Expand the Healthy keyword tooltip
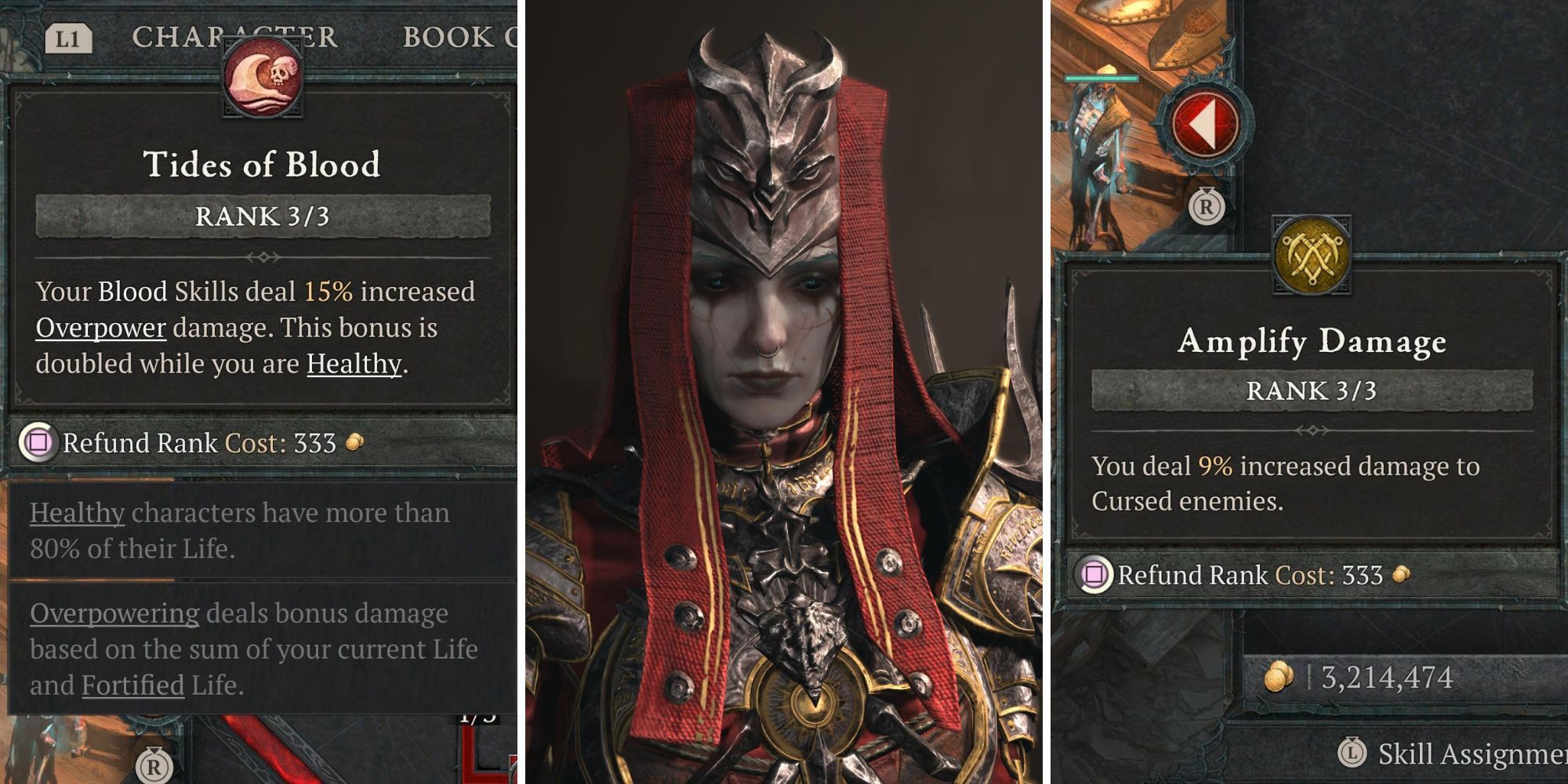1568x784 pixels. [x=76, y=510]
